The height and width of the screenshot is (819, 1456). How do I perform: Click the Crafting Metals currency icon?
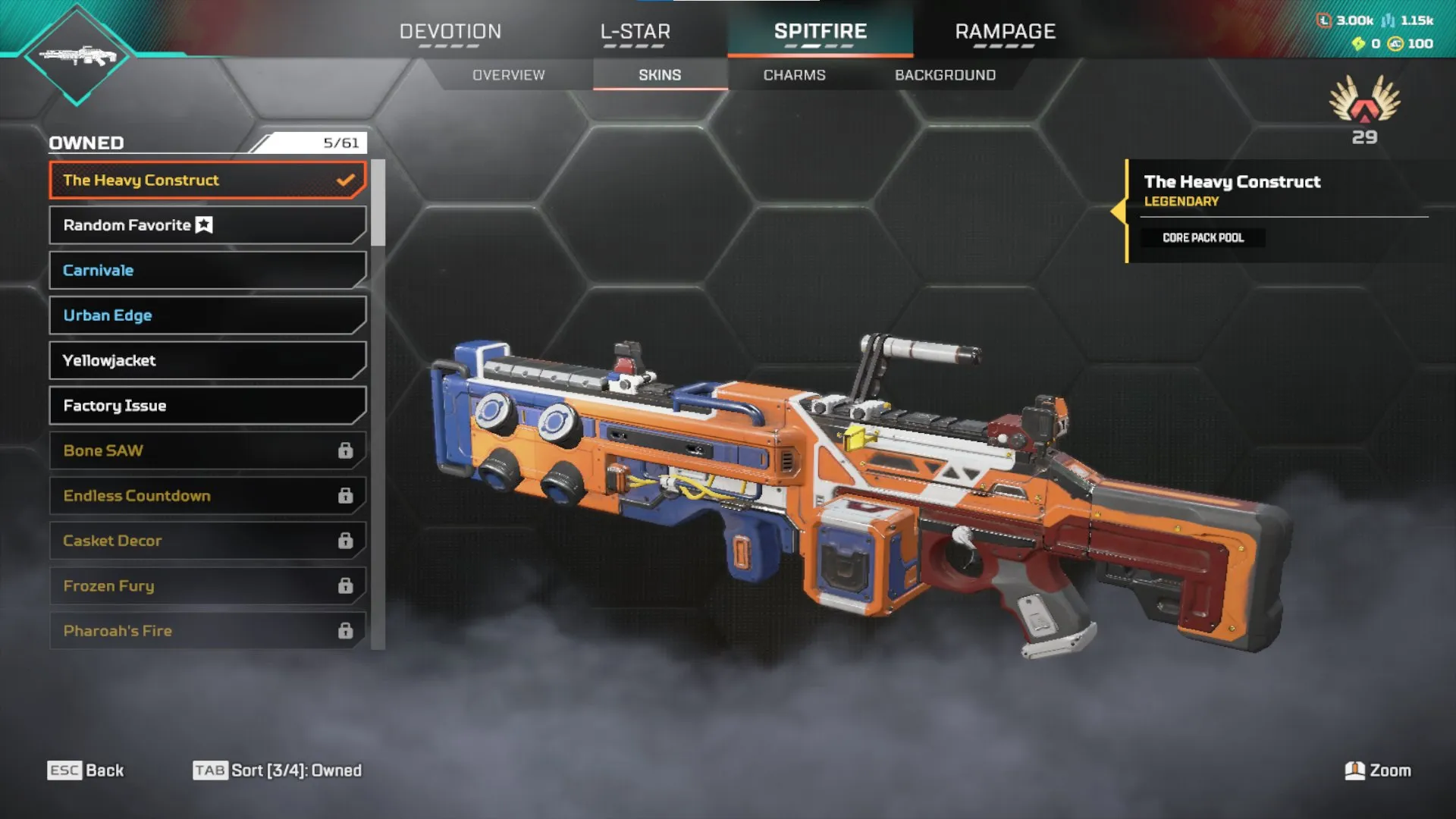tap(1389, 21)
